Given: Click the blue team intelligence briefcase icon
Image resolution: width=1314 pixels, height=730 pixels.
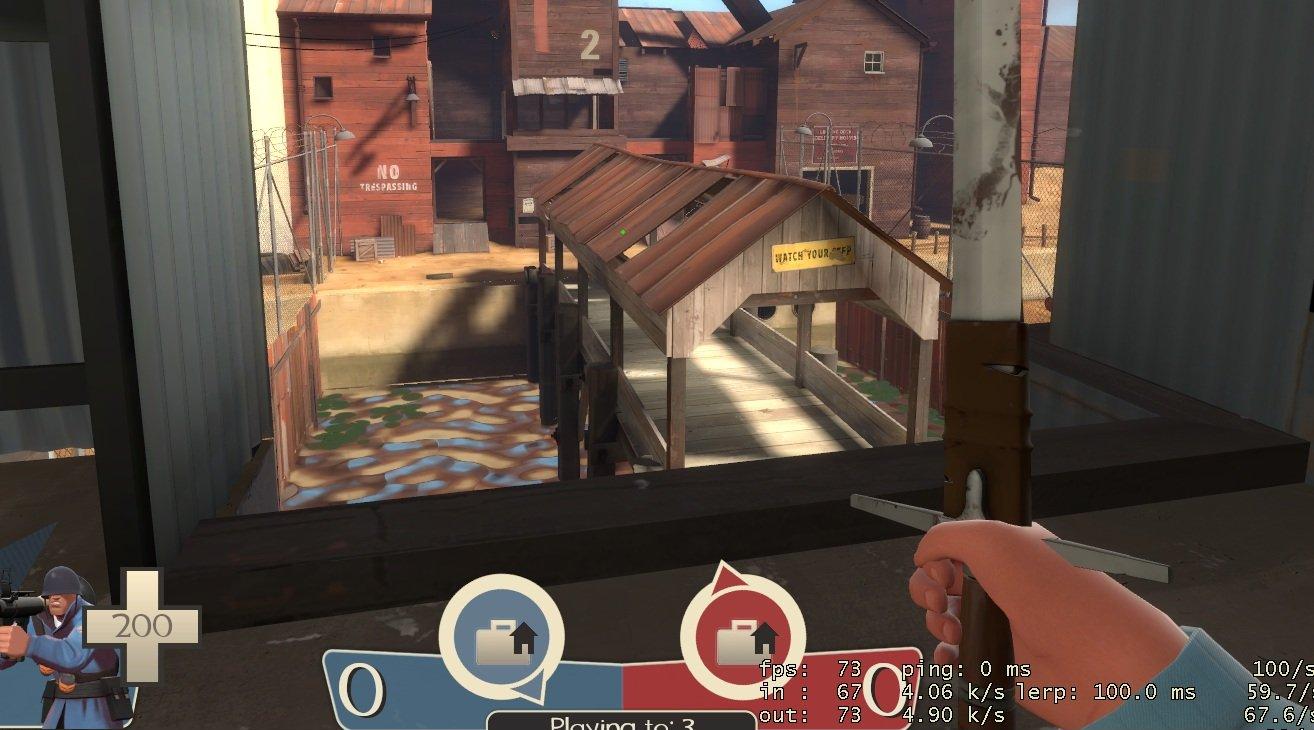Looking at the screenshot, I should (x=502, y=637).
